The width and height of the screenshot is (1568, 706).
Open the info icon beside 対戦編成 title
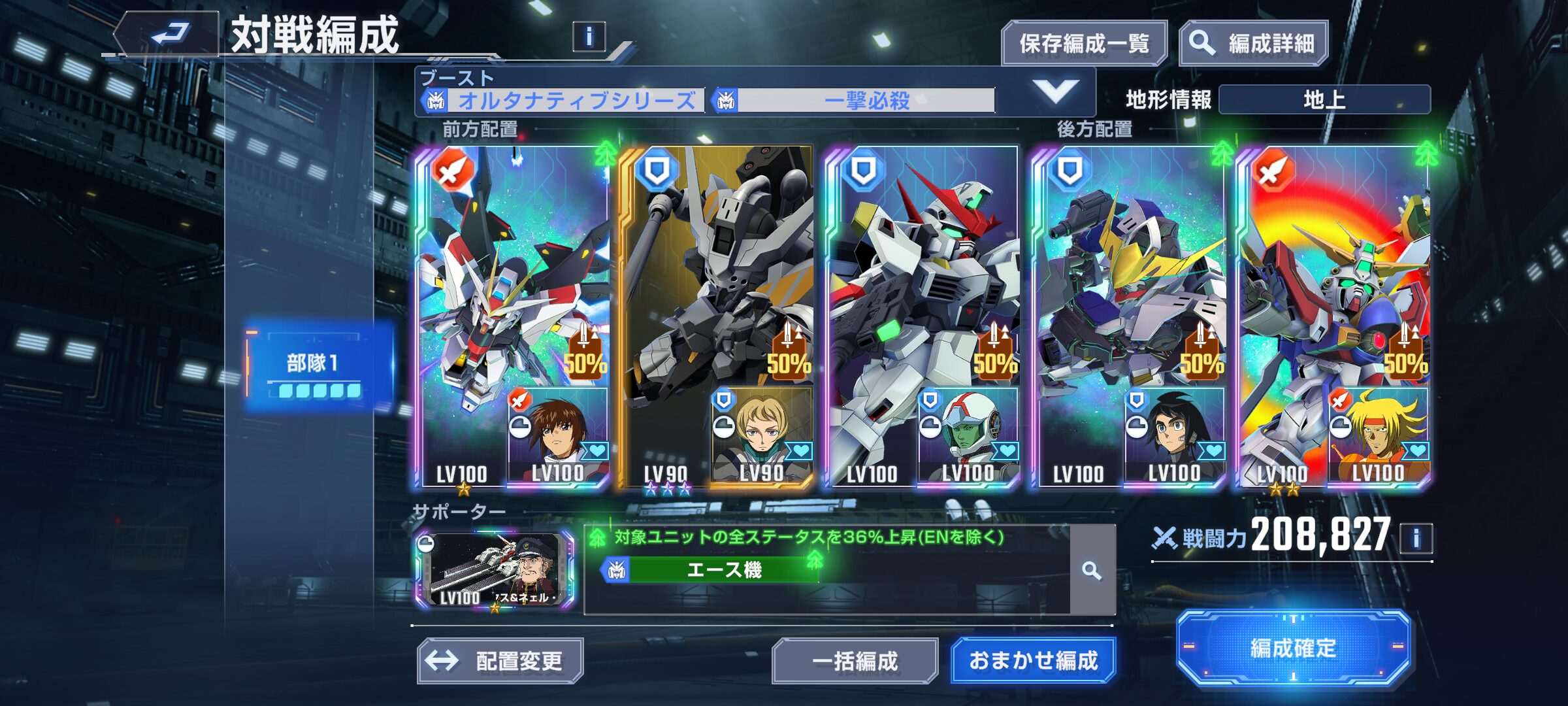pos(589,37)
